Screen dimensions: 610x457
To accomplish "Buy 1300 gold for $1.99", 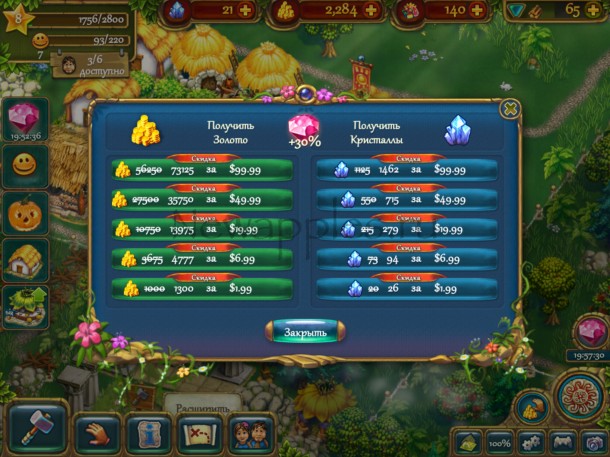I will pos(204,289).
